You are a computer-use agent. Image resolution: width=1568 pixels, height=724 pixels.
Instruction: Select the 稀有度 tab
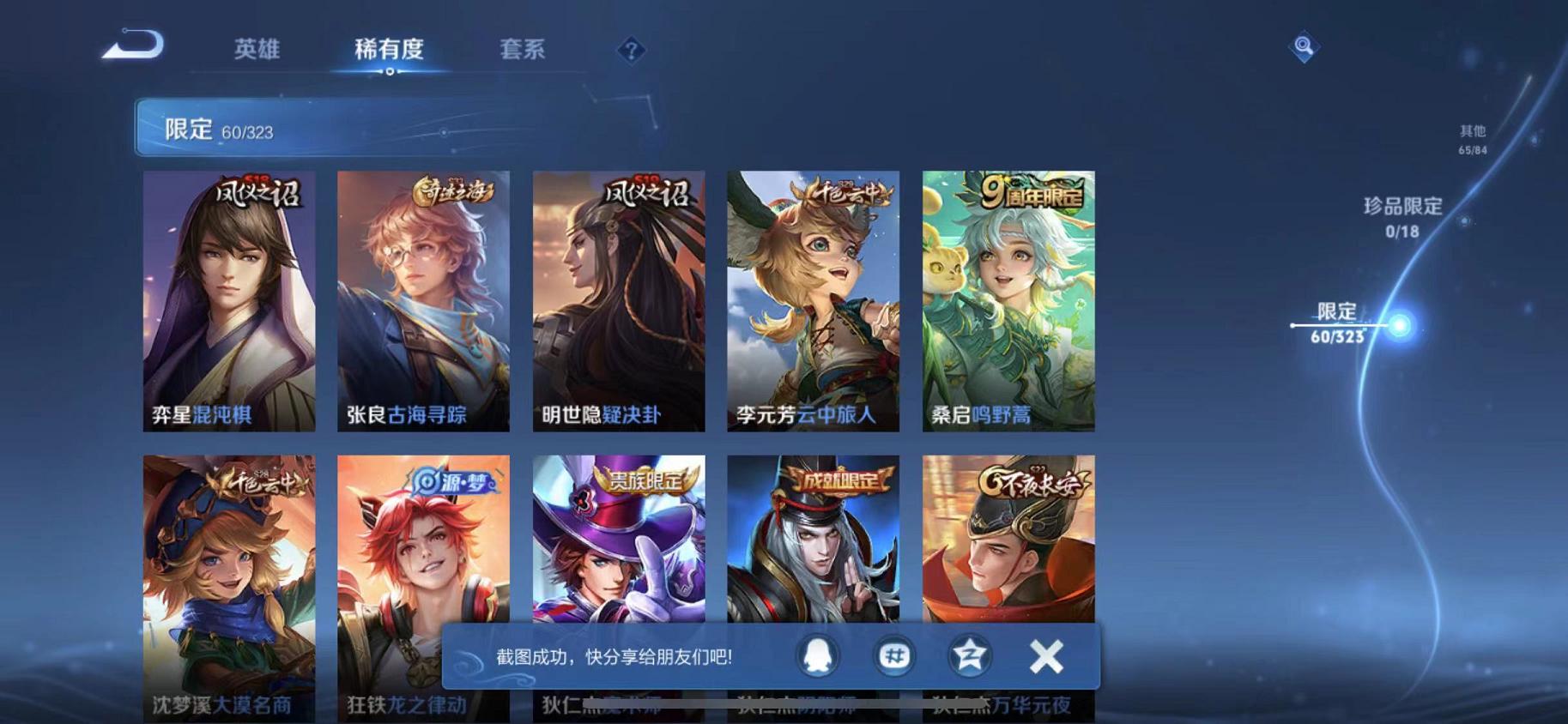pyautogui.click(x=390, y=50)
